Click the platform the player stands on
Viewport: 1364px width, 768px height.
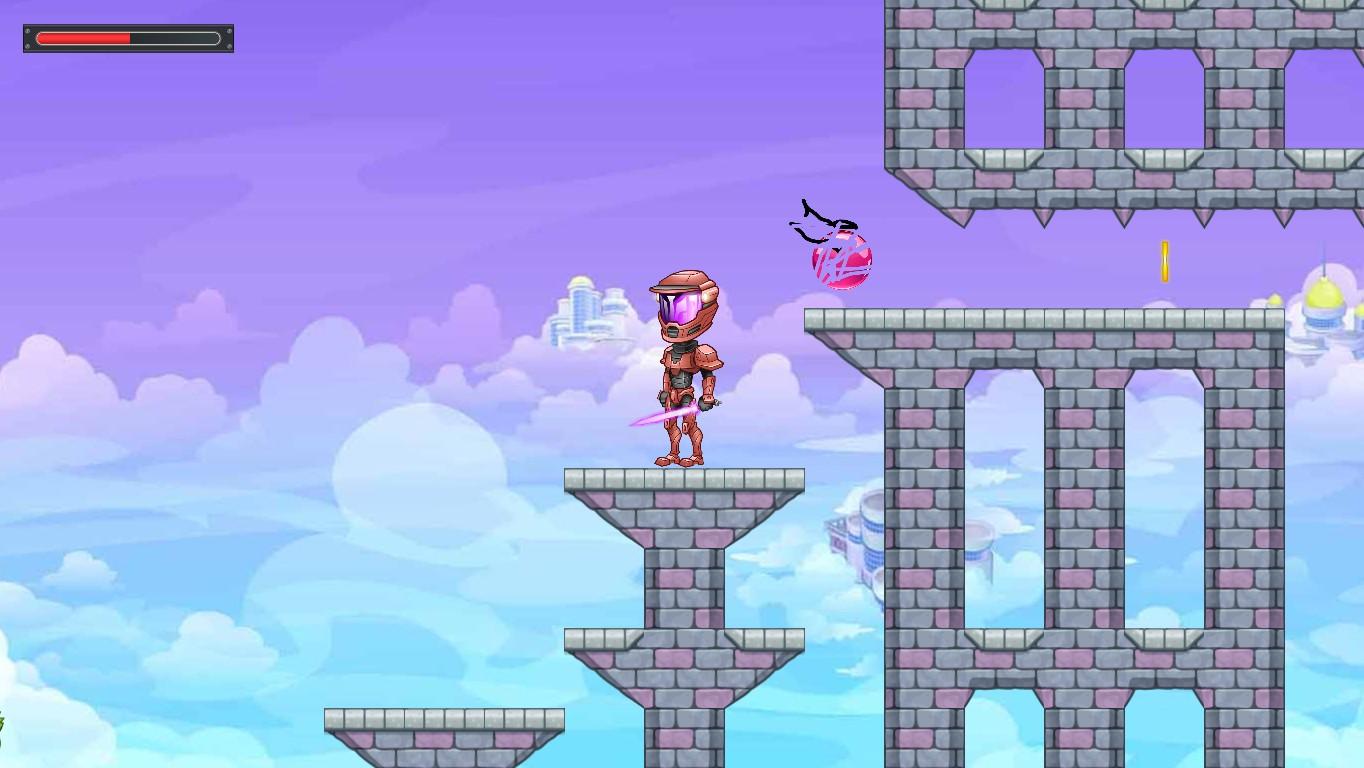pos(685,478)
